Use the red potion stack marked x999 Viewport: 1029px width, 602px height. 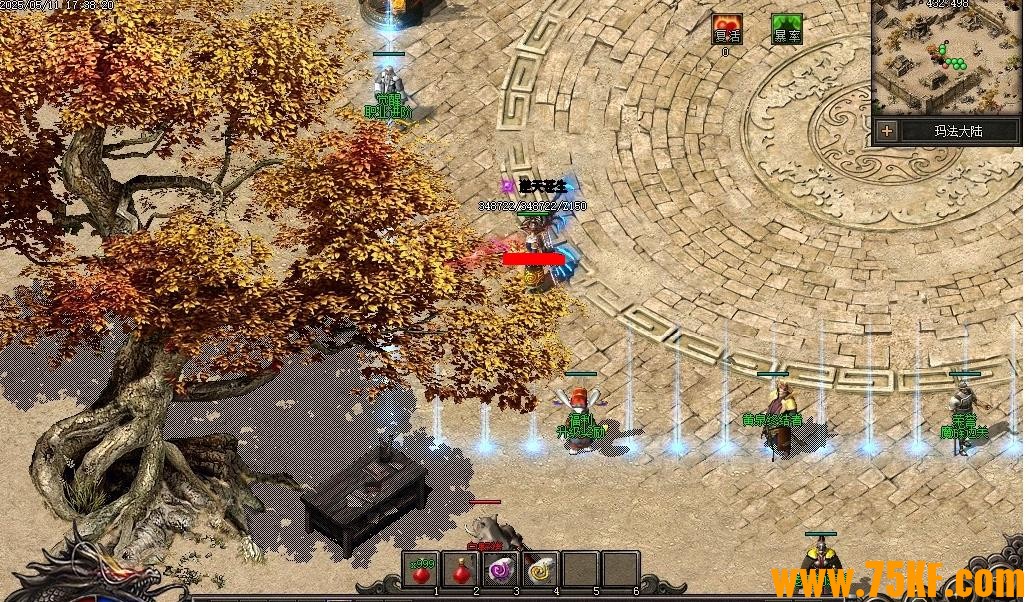[422, 570]
